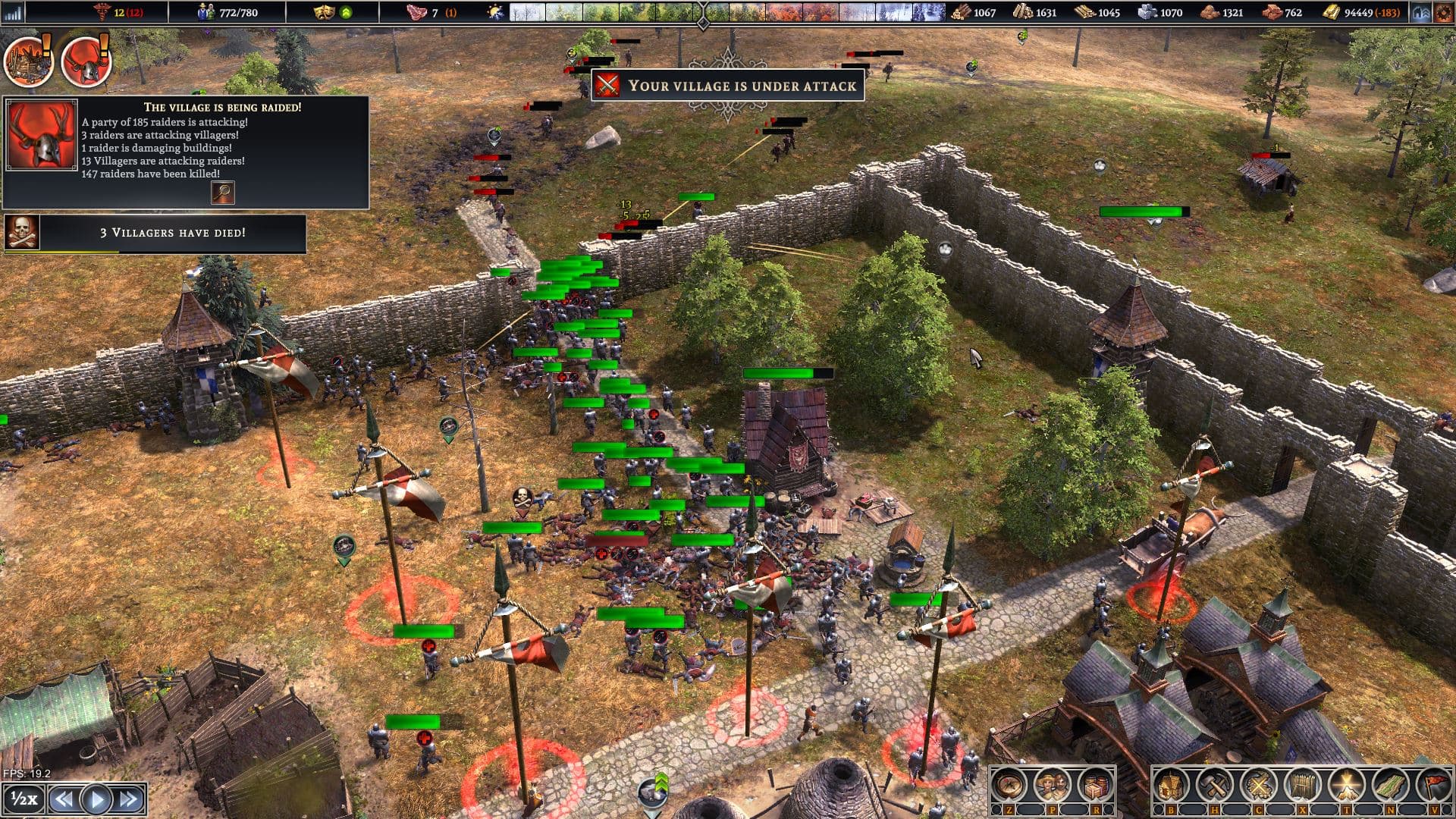The image size is (1456, 819).
Task: Speed up the game with fast-forward
Action: pos(128,799)
